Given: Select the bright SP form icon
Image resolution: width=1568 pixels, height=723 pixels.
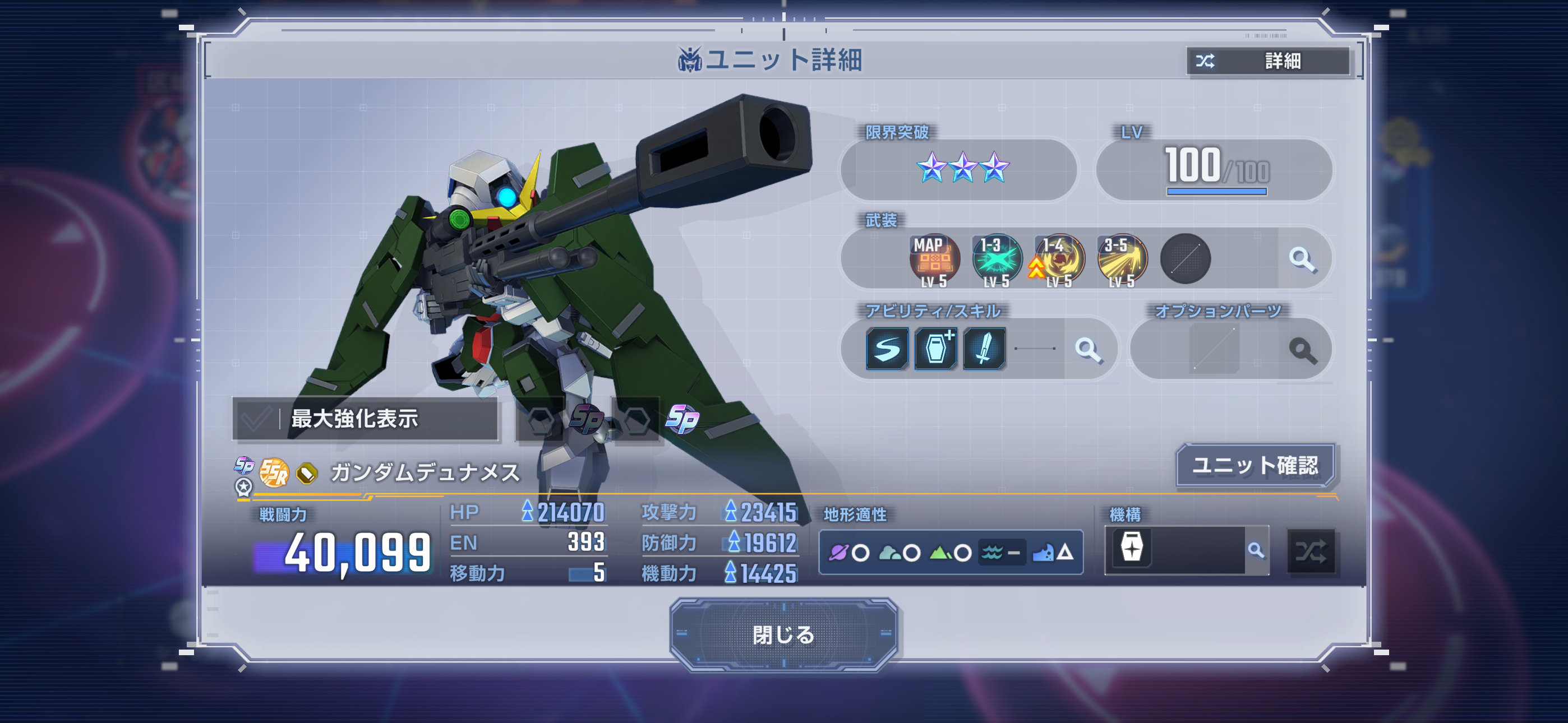Looking at the screenshot, I should coord(682,419).
